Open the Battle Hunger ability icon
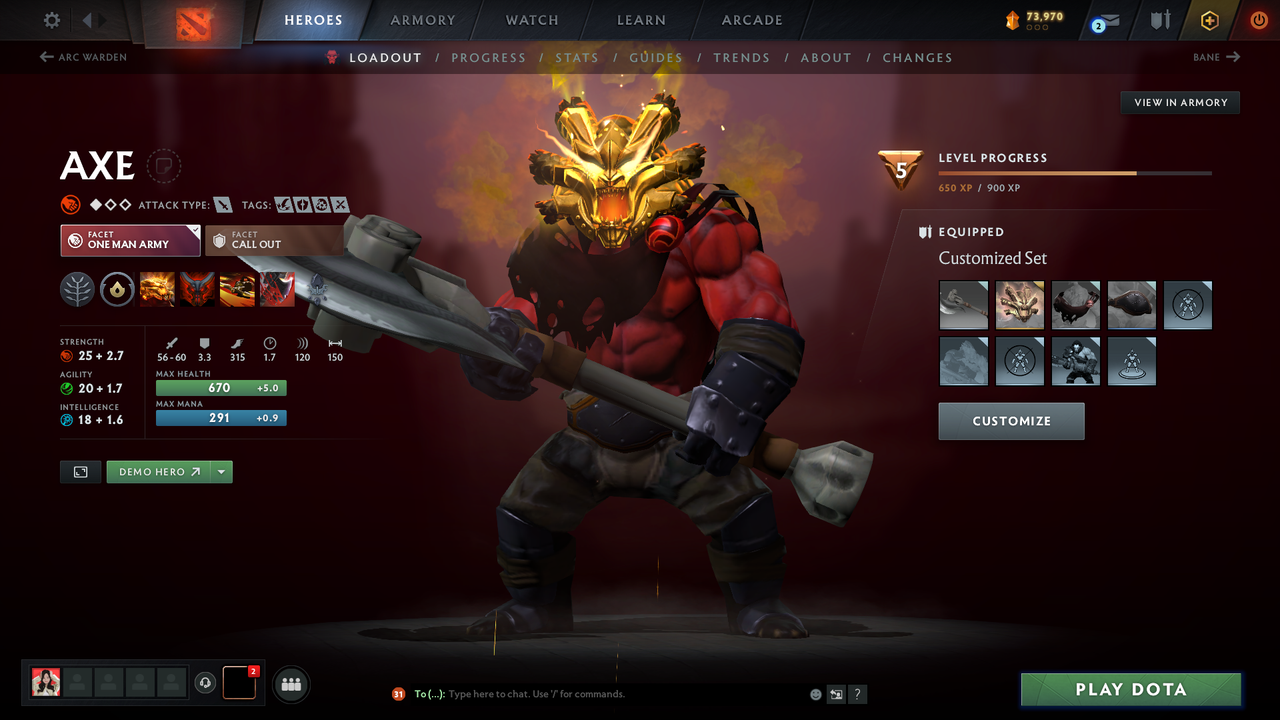This screenshot has height=720, width=1280. pyautogui.click(x=197, y=290)
